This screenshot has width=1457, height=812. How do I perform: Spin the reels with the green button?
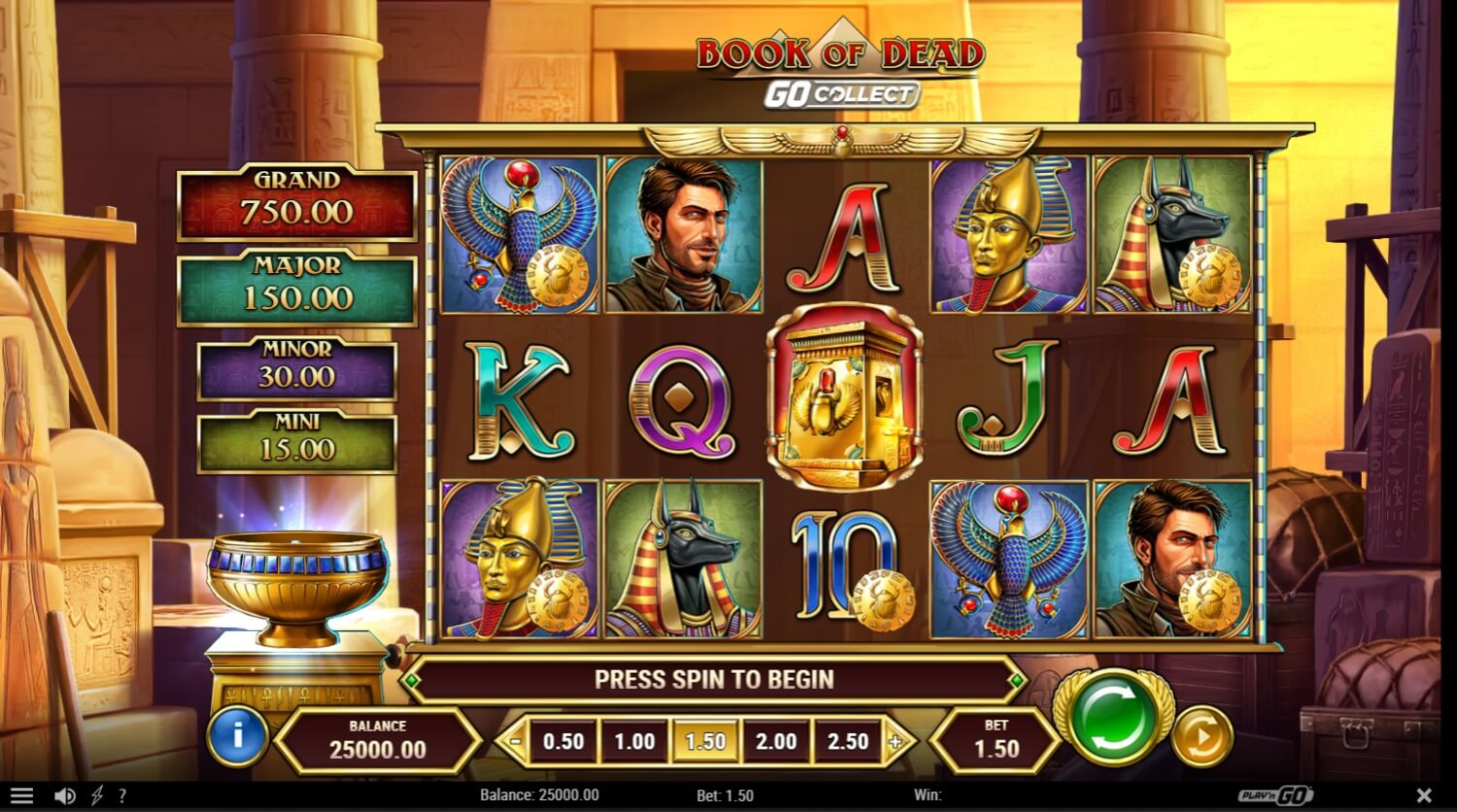tap(1113, 720)
